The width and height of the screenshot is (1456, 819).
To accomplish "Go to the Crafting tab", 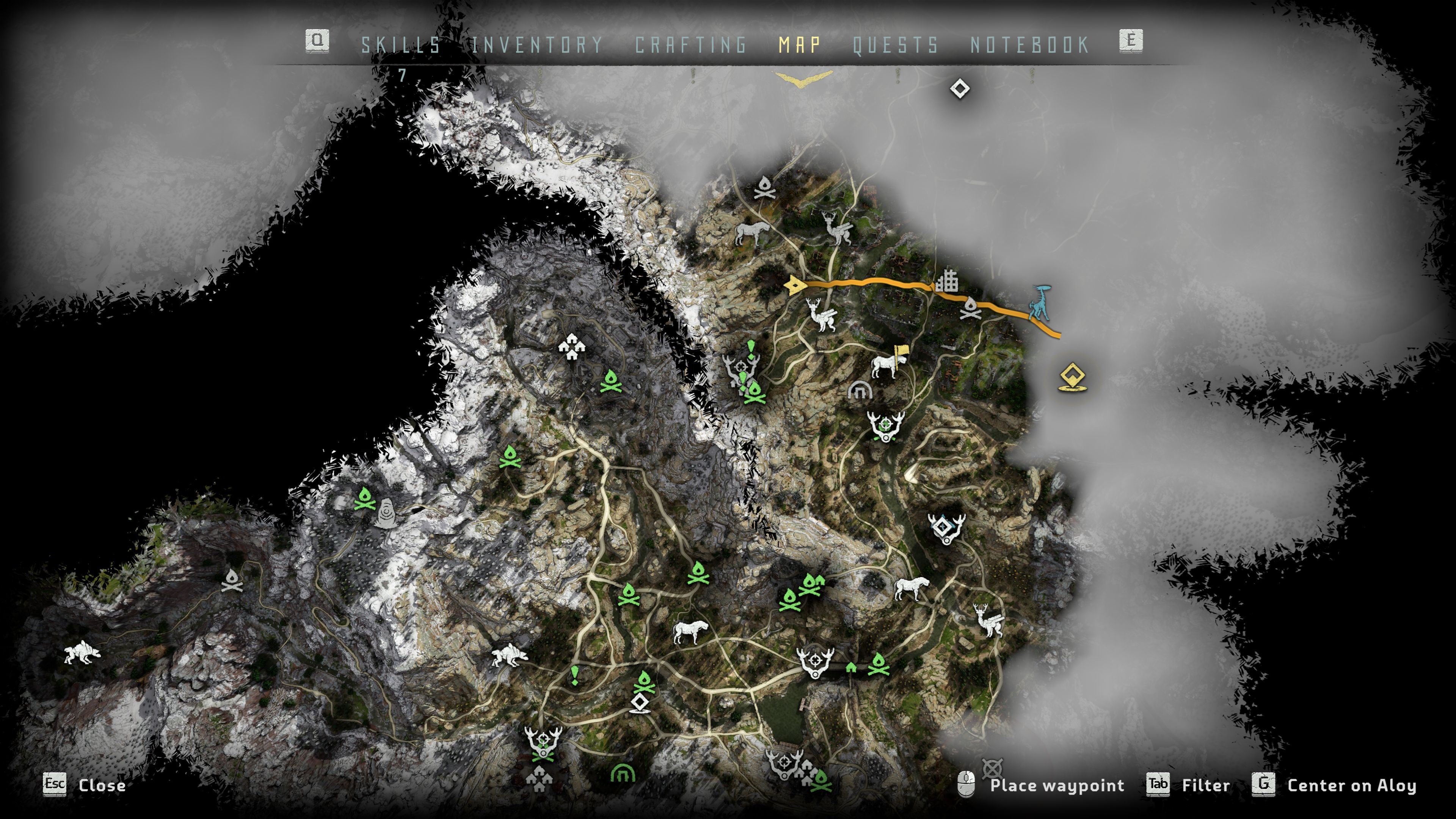I will [691, 45].
